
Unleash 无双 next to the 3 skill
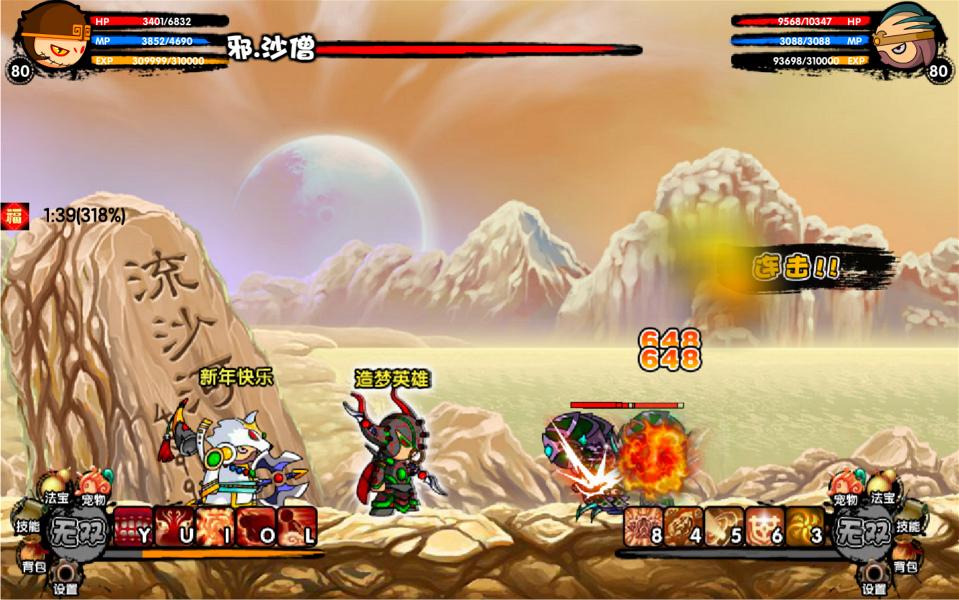pyautogui.click(x=863, y=529)
